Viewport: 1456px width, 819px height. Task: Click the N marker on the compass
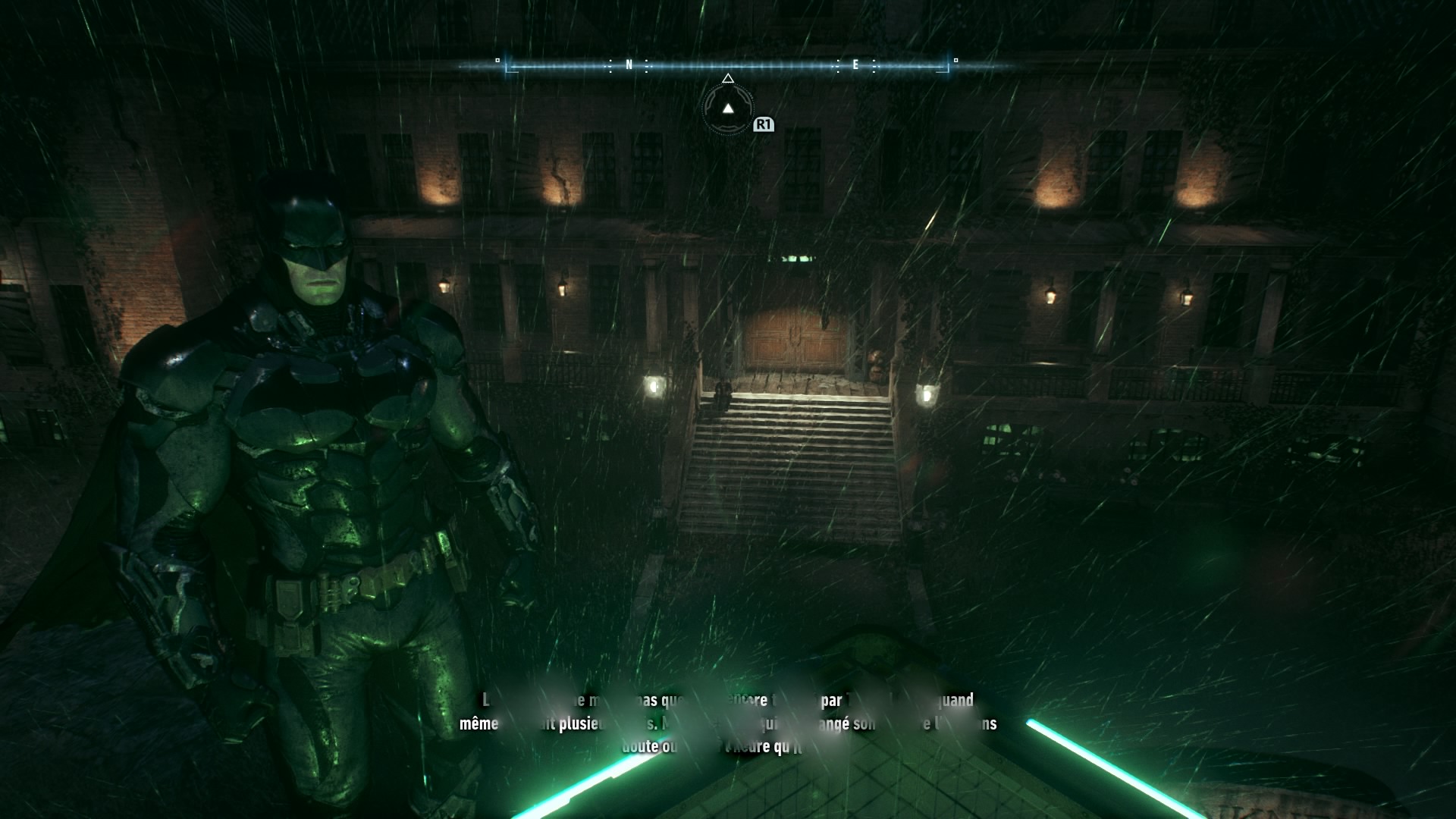click(629, 65)
